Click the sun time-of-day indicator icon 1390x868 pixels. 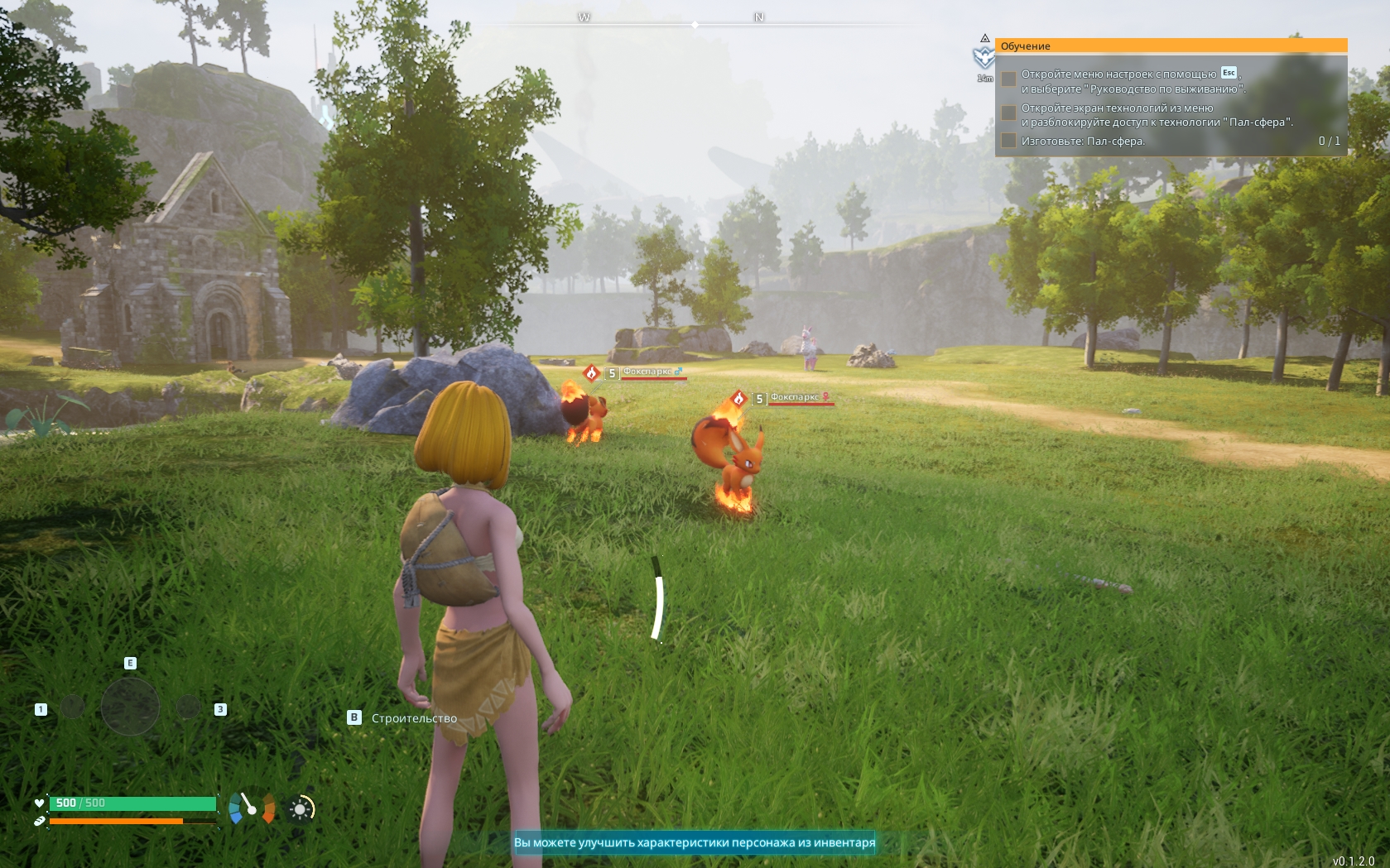pyautogui.click(x=301, y=808)
